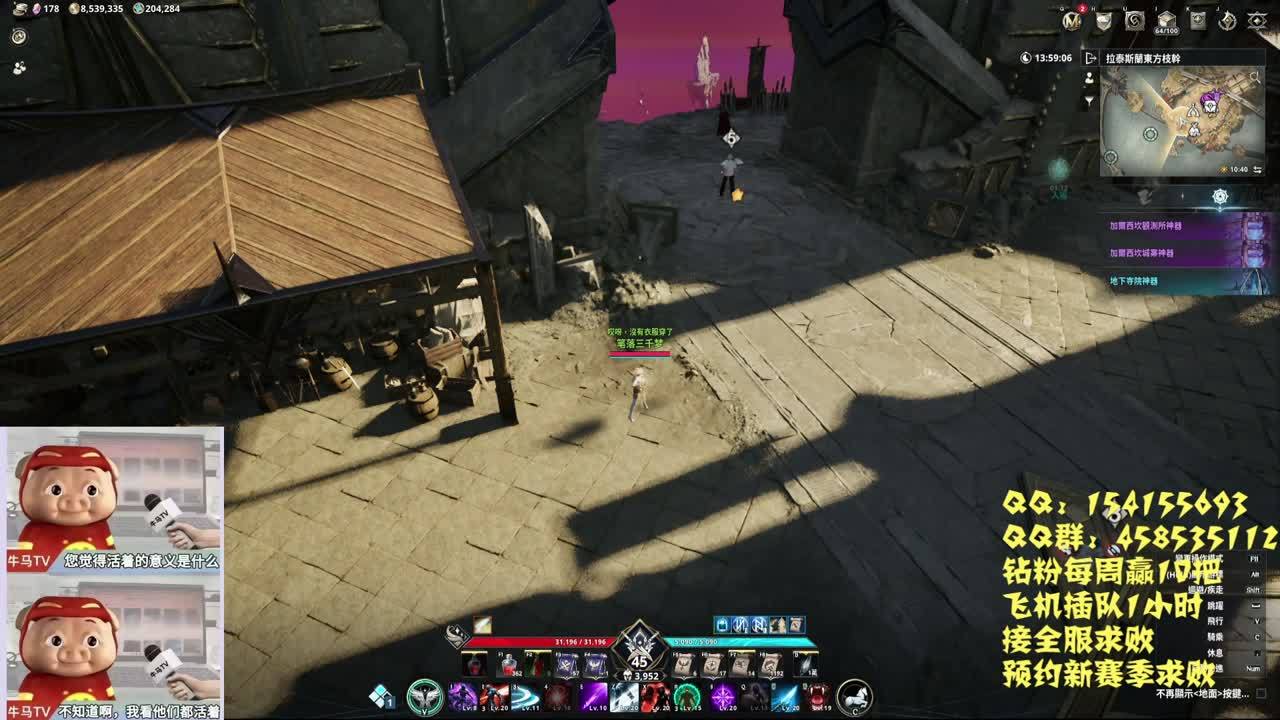Use the red health potion slot
The width and height of the screenshot is (1280, 720).
(x=509, y=665)
